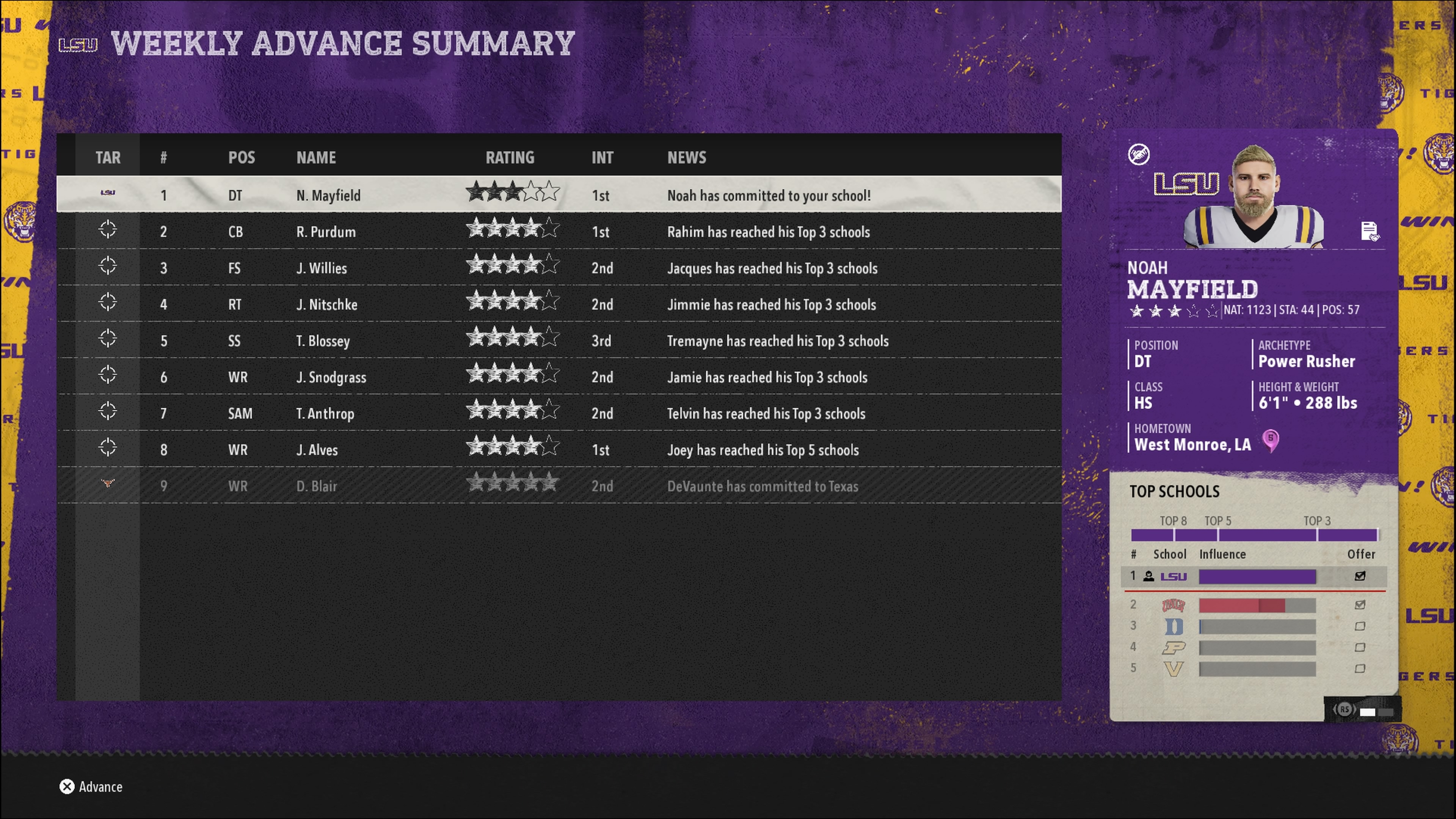Toggle the LSU offer checkbox
1456x819 pixels.
pos(1360,576)
